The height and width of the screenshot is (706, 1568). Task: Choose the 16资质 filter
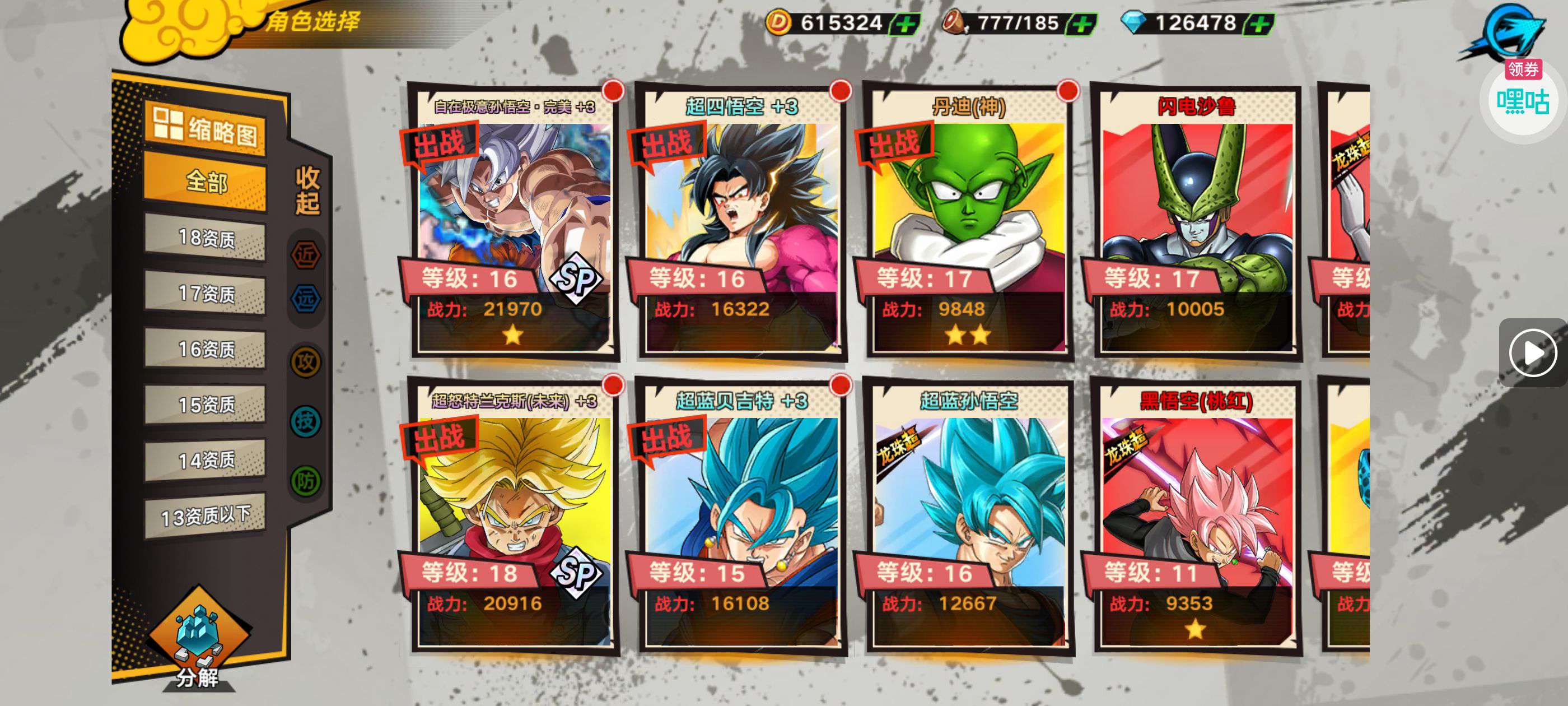click(205, 349)
